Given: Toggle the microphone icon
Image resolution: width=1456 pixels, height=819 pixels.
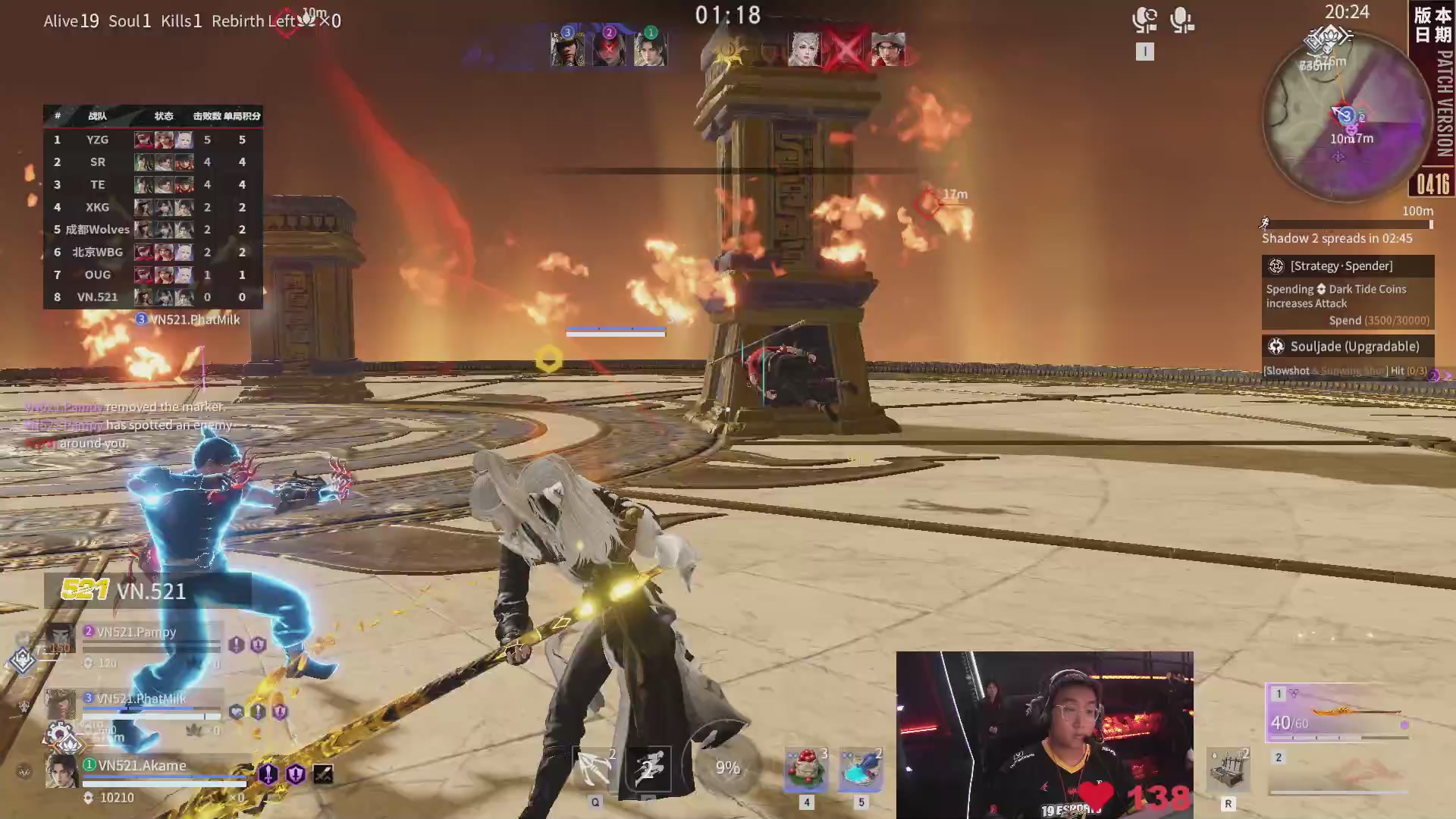Looking at the screenshot, I should 1181,20.
